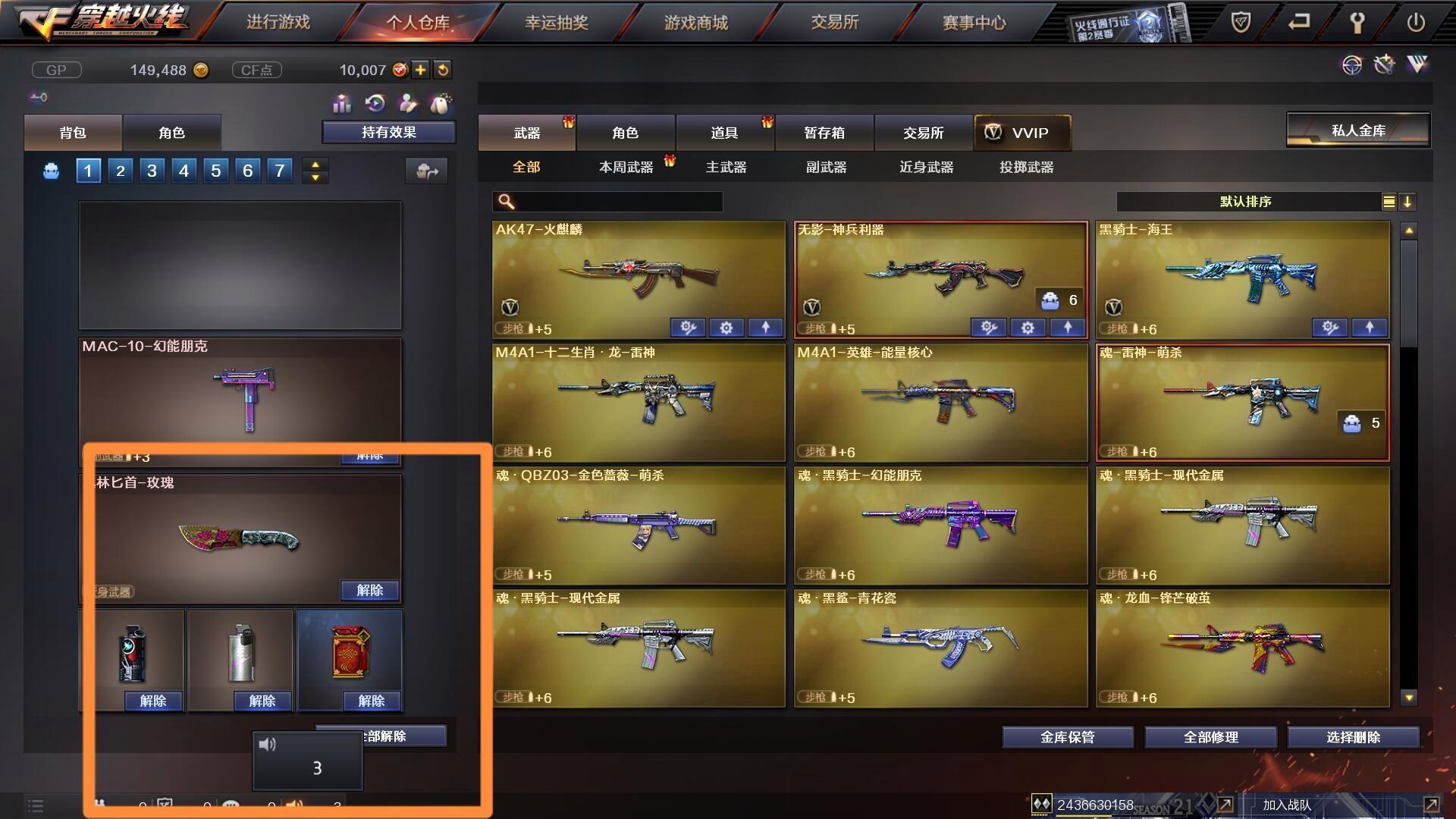Select the 副武器 weapon filter tab
This screenshot has width=1456, height=819.
(x=827, y=168)
